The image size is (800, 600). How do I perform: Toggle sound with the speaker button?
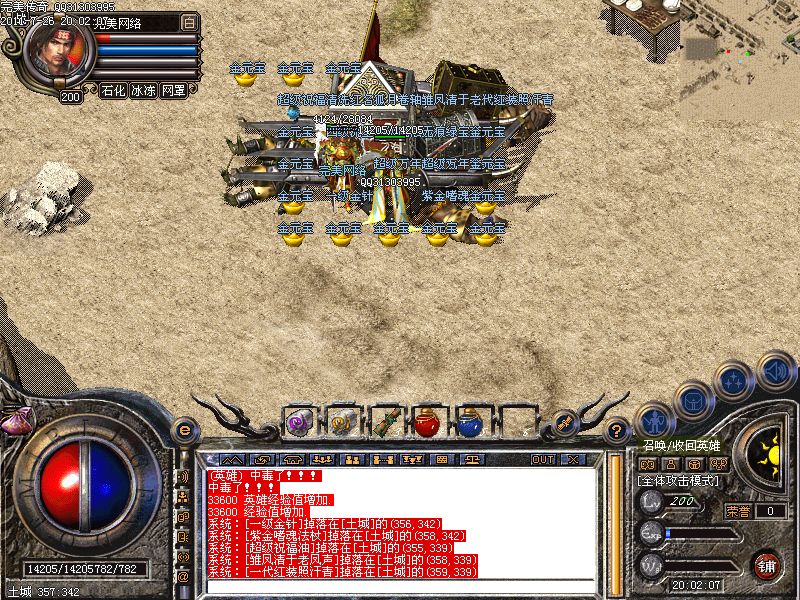(776, 370)
